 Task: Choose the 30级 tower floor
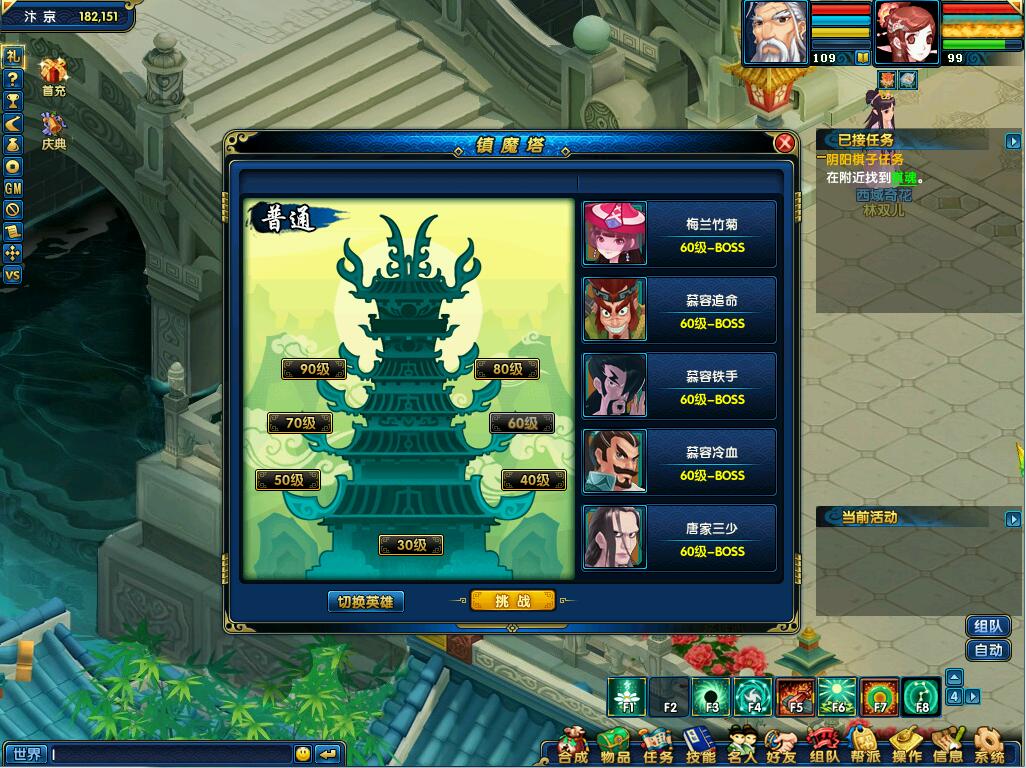410,545
